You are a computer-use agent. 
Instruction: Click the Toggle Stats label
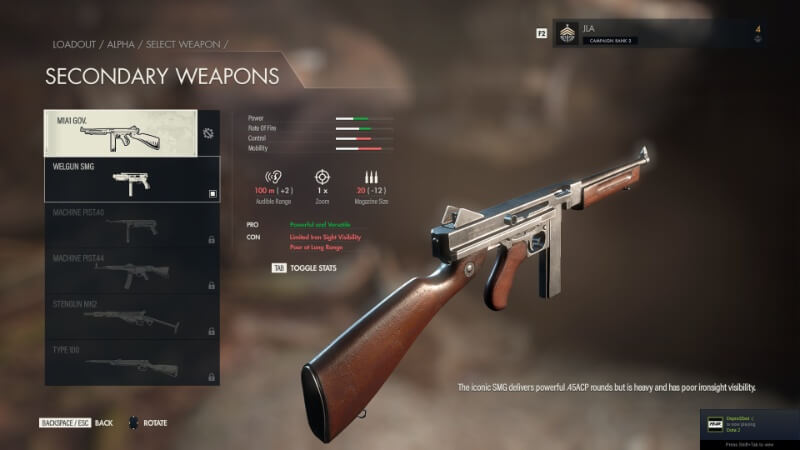click(x=314, y=268)
